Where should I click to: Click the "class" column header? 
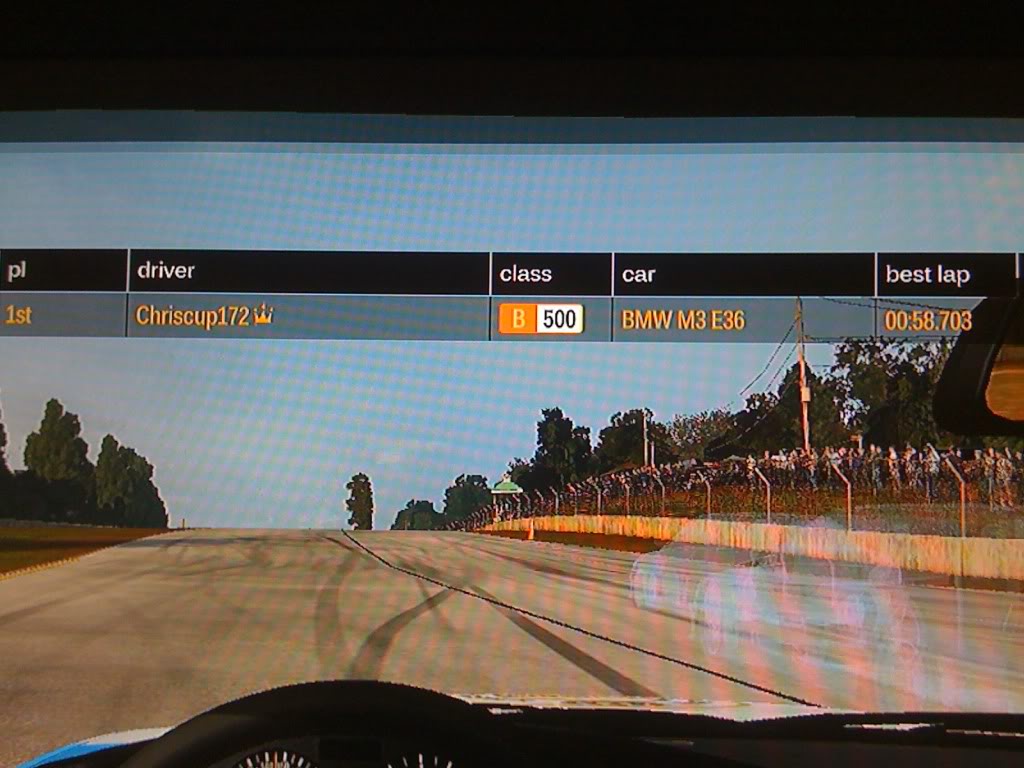point(526,274)
